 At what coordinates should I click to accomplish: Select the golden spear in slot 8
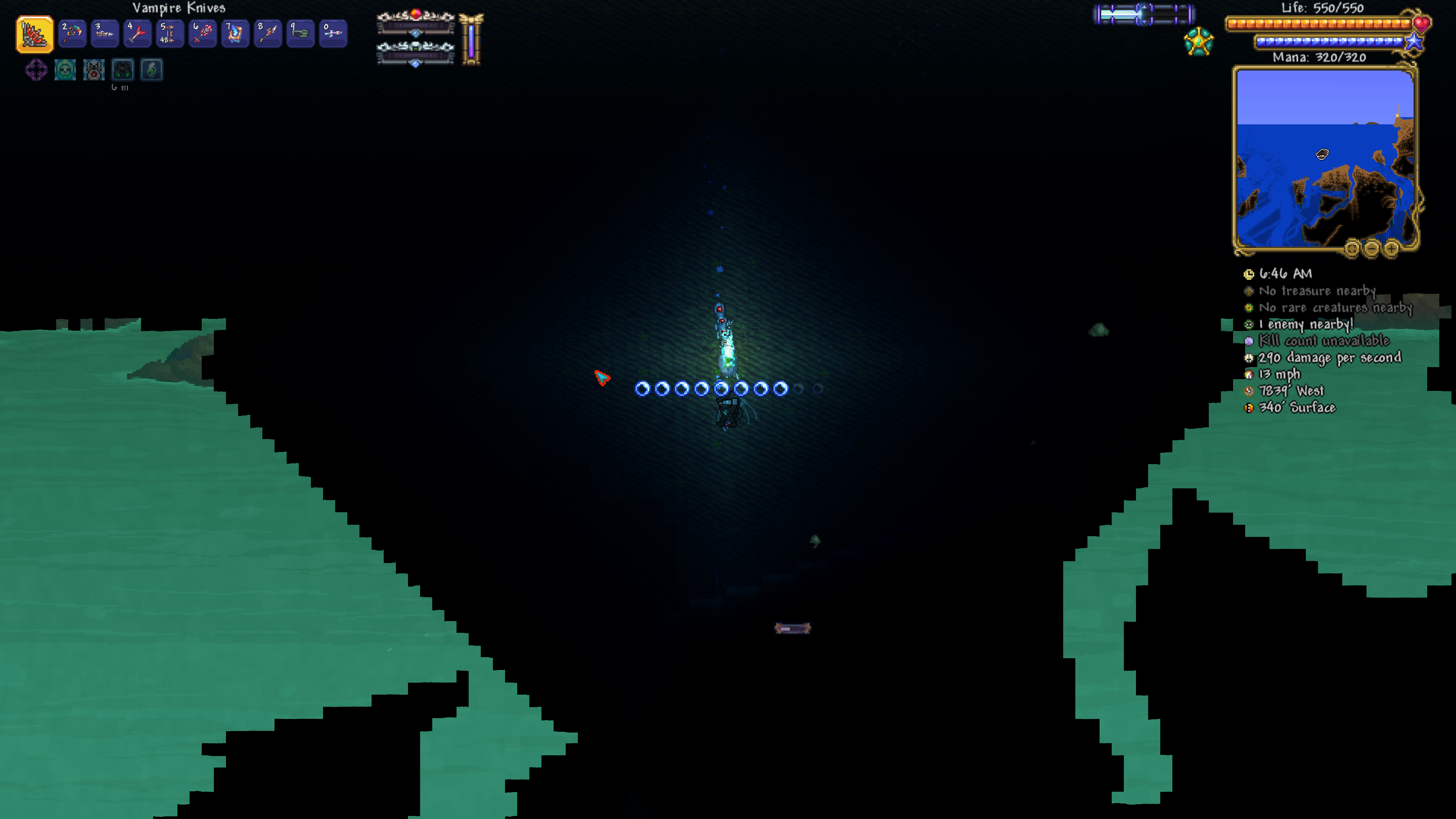click(267, 34)
